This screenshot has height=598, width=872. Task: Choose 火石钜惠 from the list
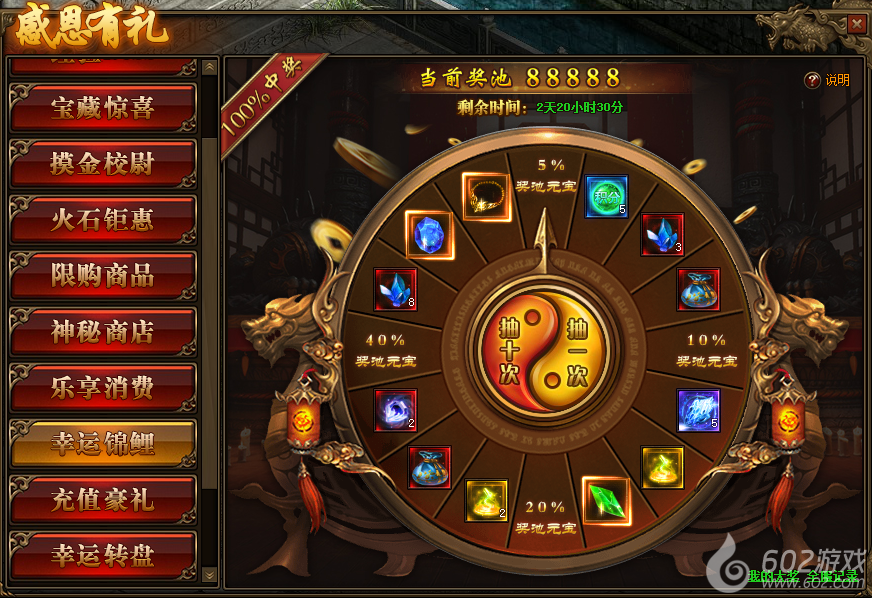(x=102, y=220)
